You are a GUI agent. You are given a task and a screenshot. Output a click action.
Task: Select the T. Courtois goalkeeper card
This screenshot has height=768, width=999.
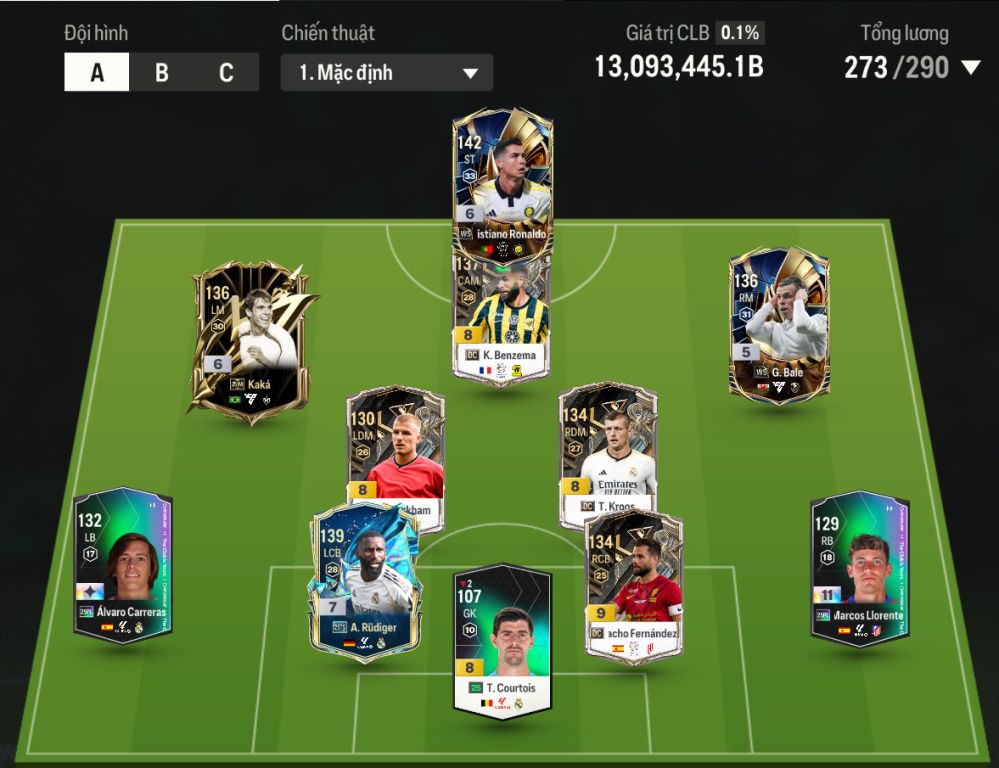pos(502,642)
